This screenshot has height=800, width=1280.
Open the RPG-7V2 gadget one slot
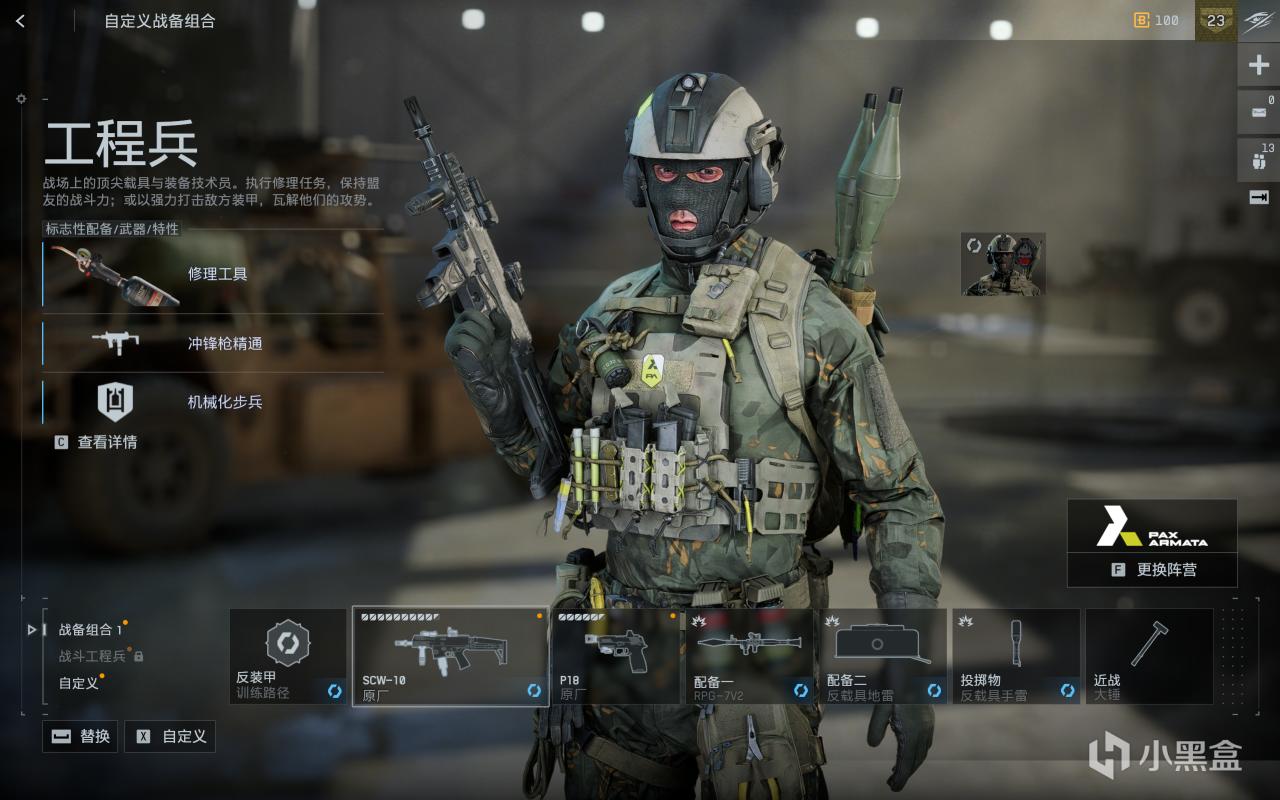tap(750, 656)
